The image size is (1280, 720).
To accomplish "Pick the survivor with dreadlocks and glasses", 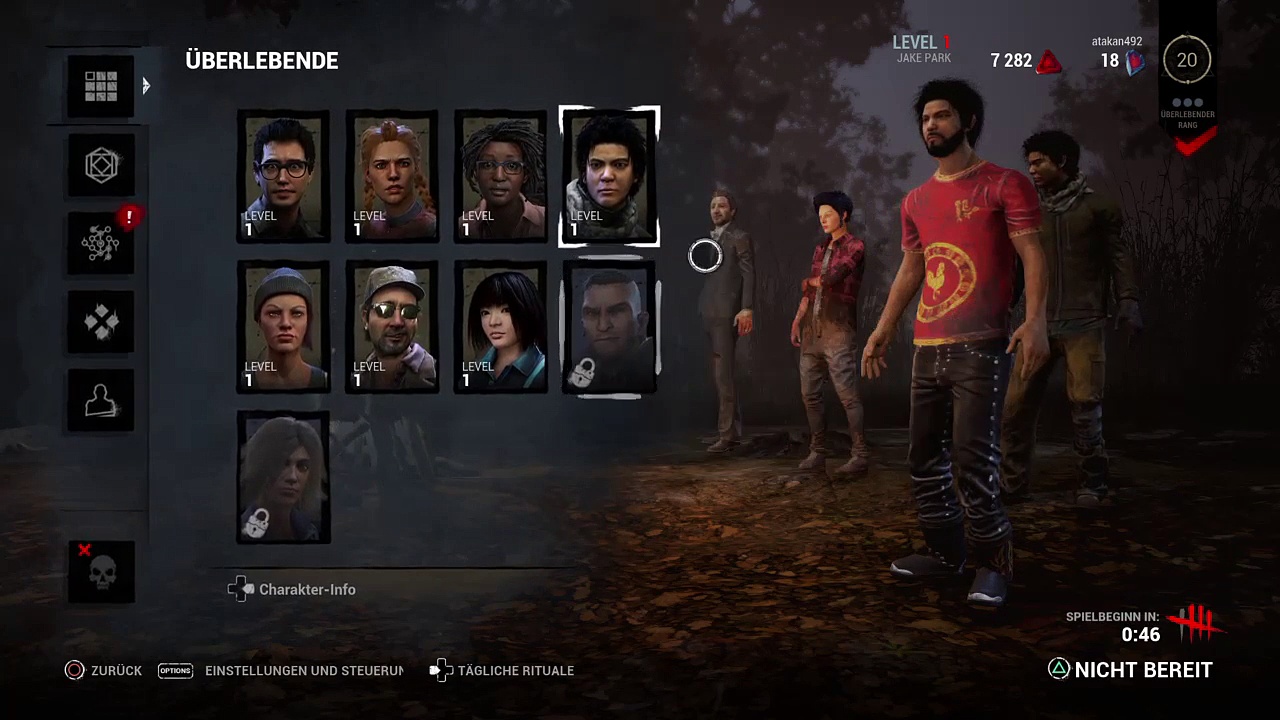I will pos(500,177).
